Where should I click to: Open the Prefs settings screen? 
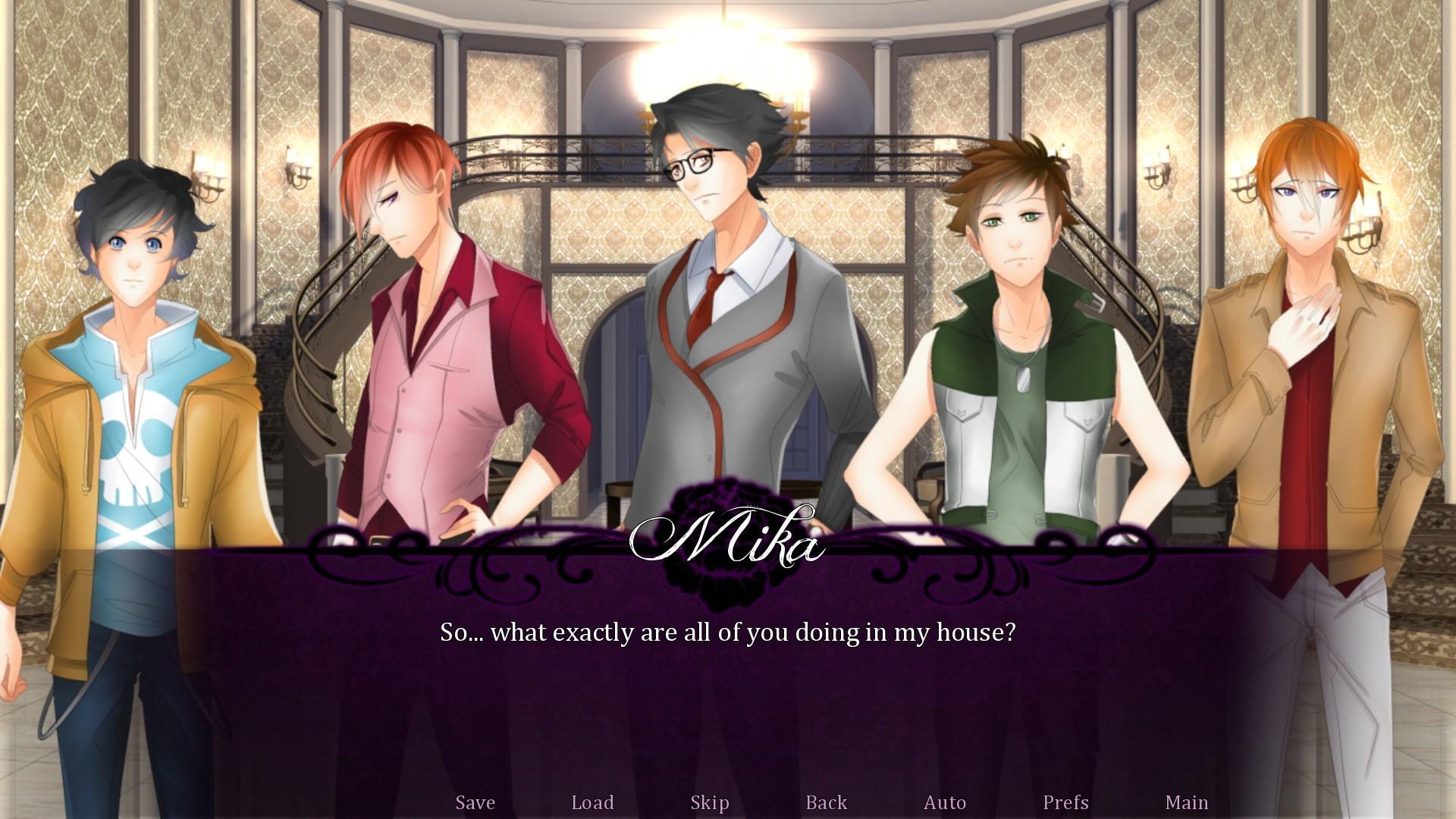click(x=1065, y=802)
